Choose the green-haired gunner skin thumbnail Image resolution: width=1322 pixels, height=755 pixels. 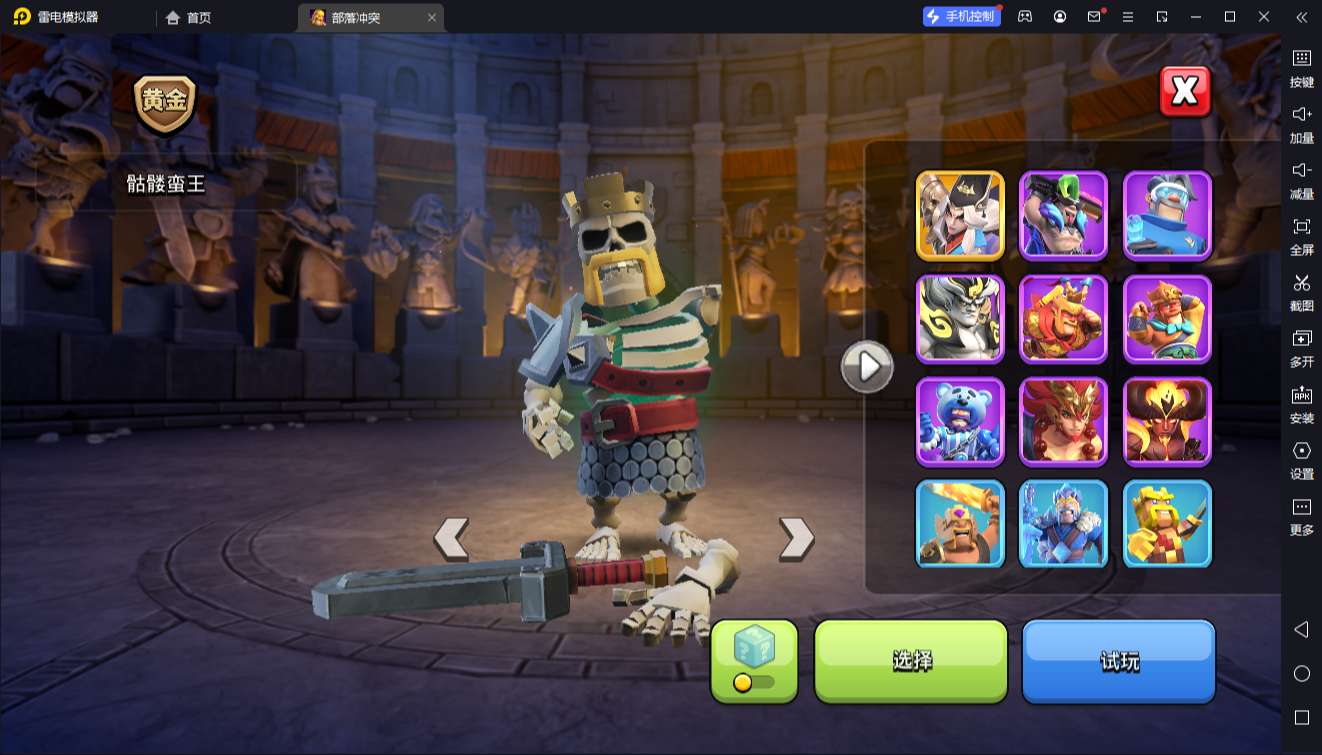(1063, 215)
